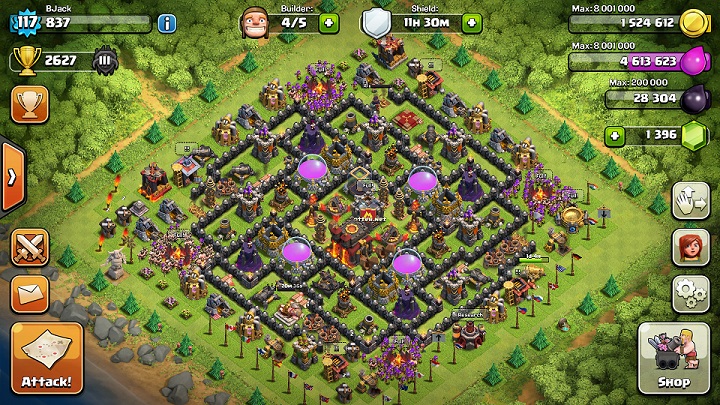Show player info with the blue i button

[x=167, y=22]
